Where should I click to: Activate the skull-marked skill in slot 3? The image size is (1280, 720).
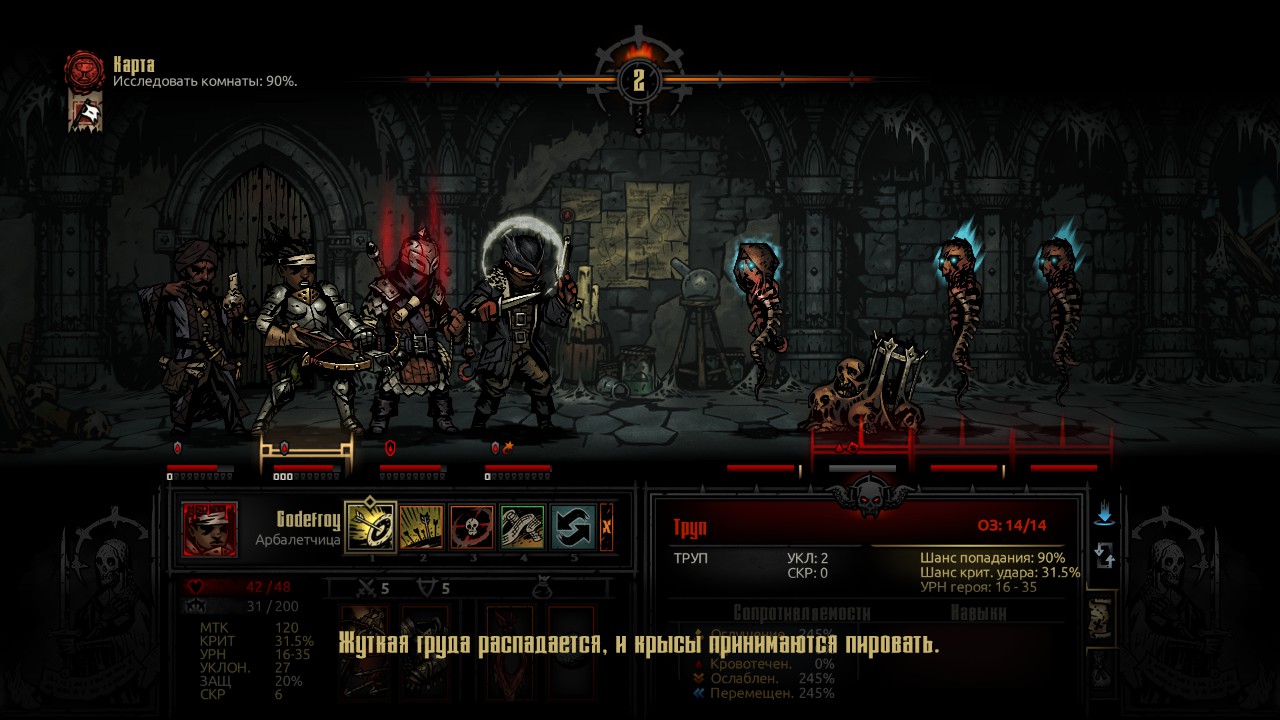pos(472,528)
